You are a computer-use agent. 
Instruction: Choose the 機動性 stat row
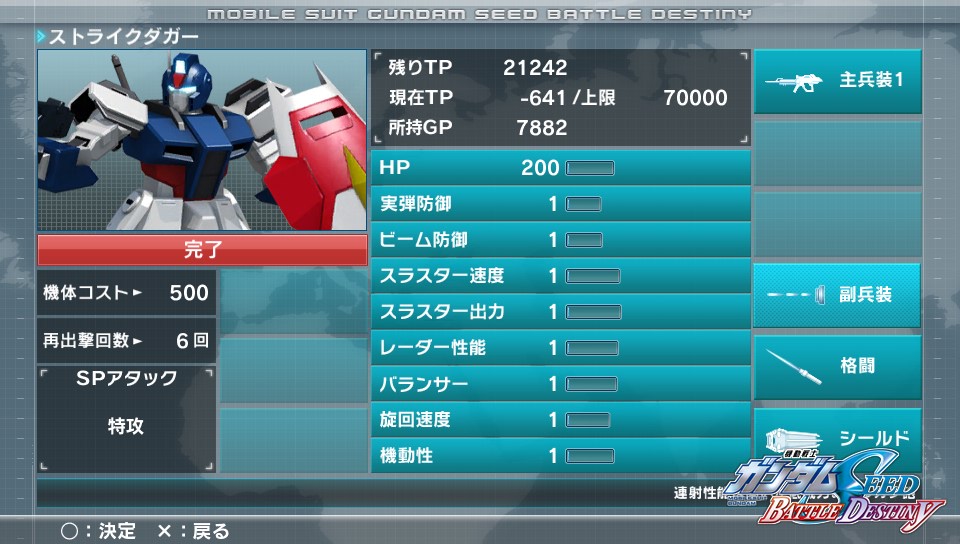[x=560, y=456]
